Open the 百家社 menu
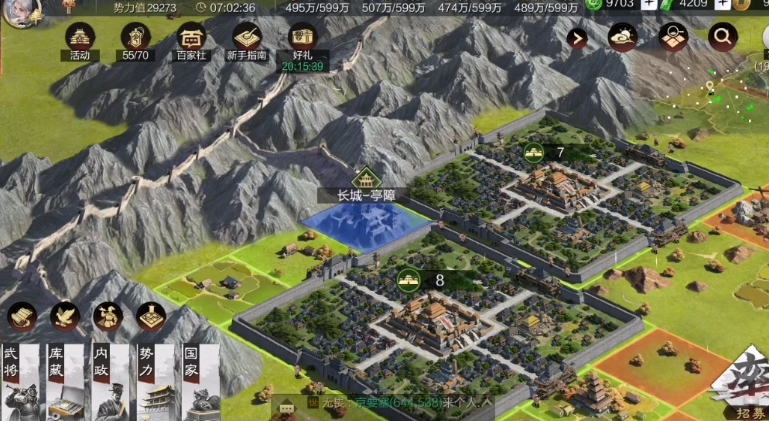Viewport: 769px width, 421px height. click(190, 38)
